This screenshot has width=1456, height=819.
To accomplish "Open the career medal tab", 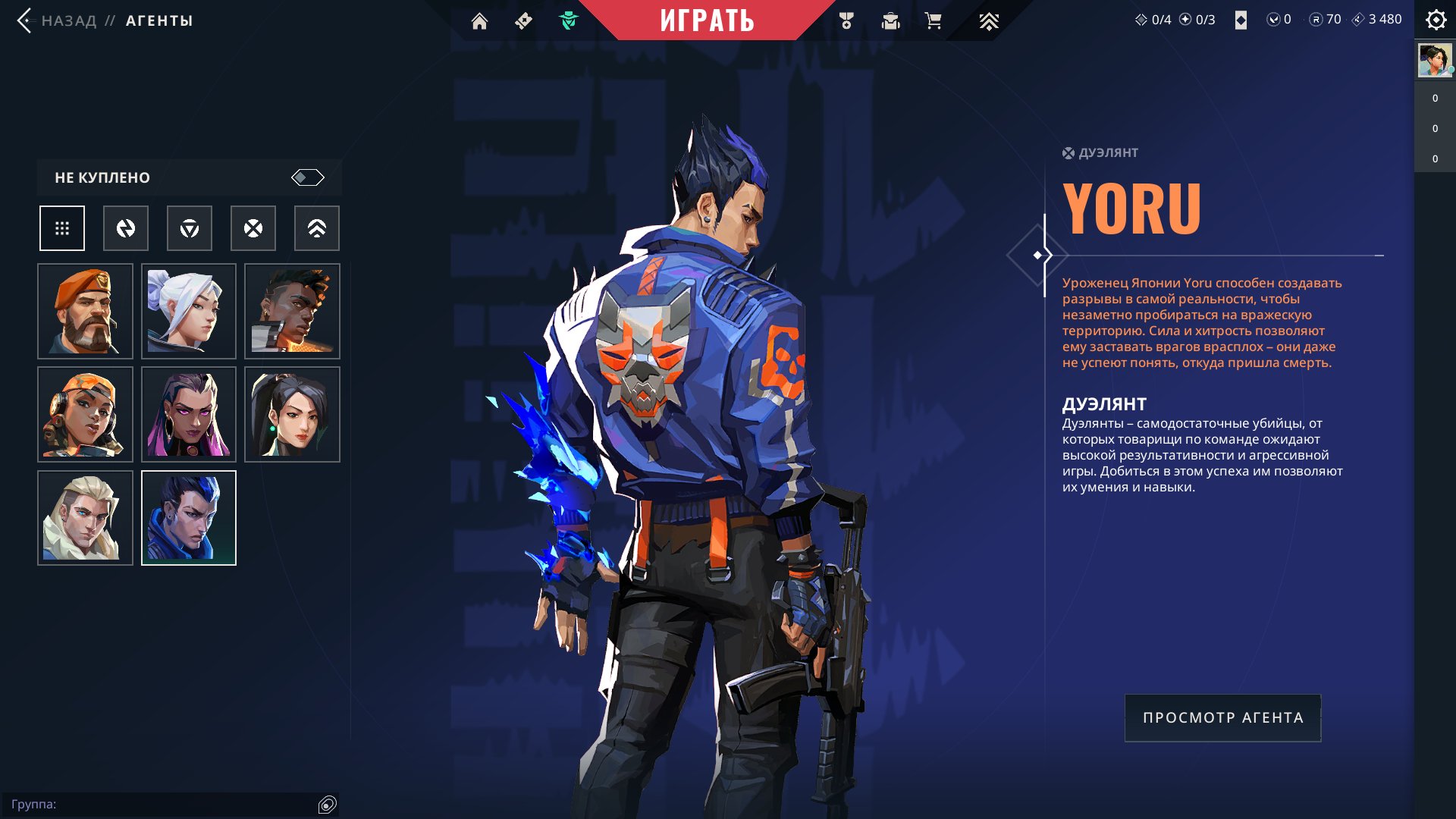I will tap(846, 21).
